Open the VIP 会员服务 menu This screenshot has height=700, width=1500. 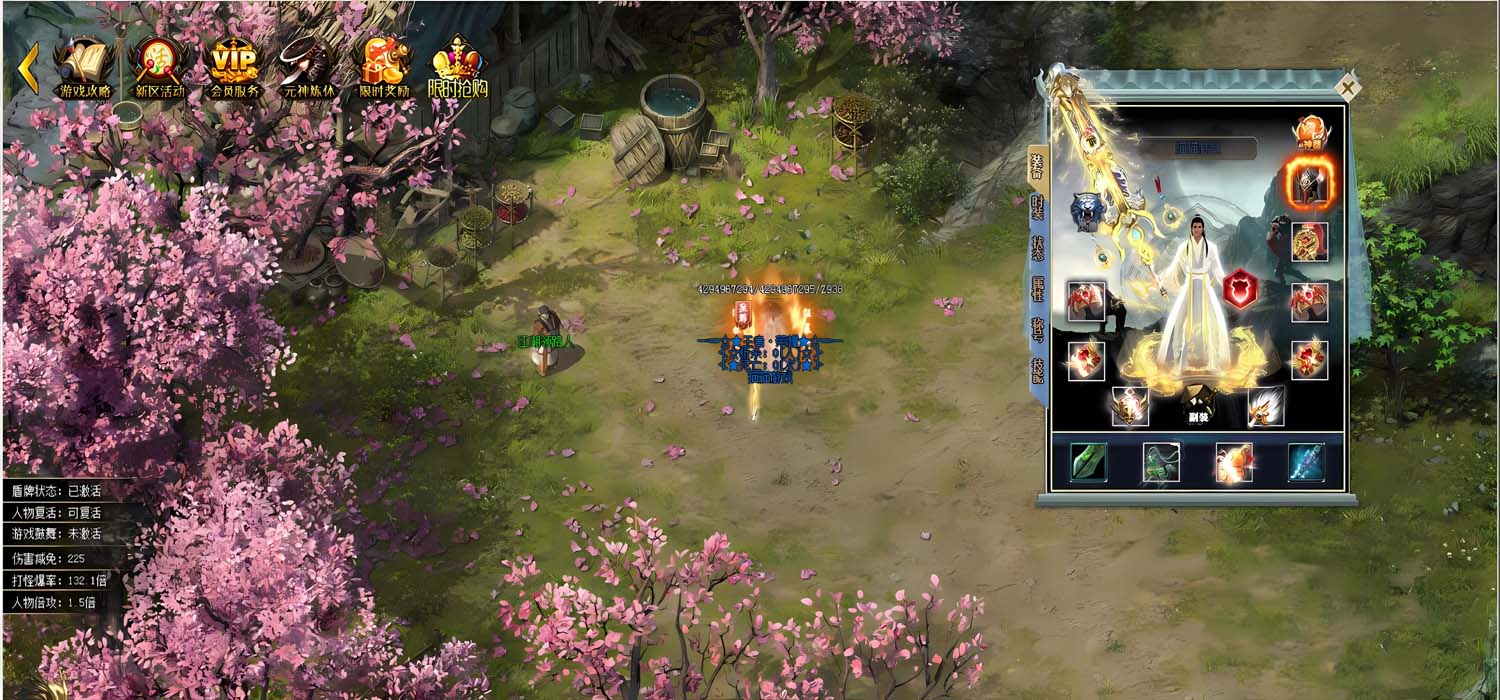(234, 68)
